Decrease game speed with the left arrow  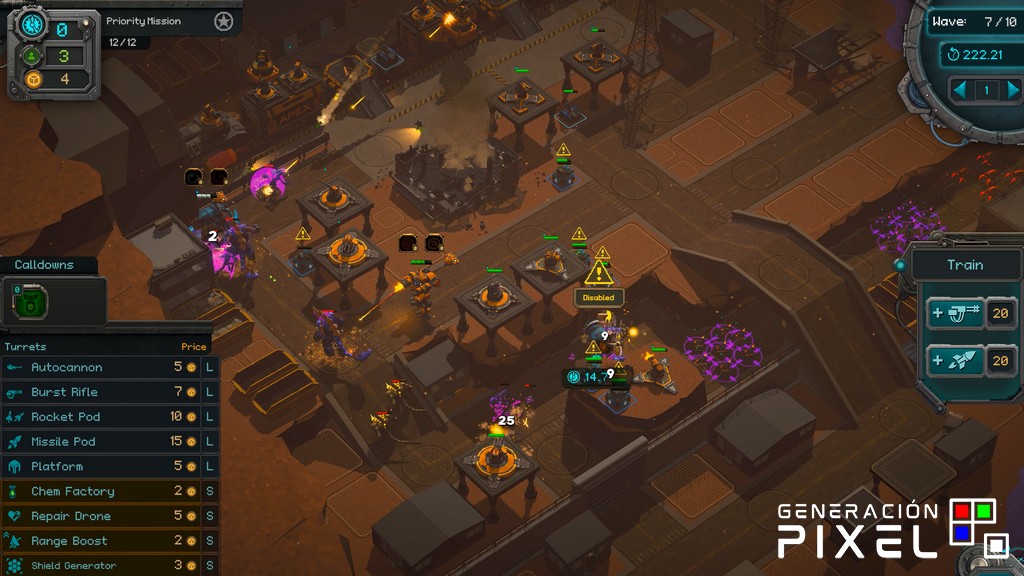960,90
